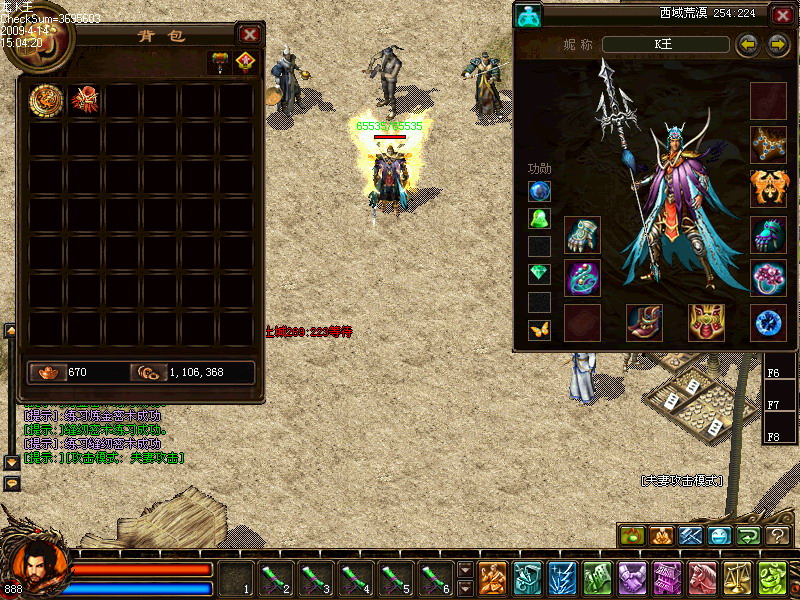Viewport: 800px width, 600px height.
Task: Click the hammer repair icon in the backpack
Action: point(218,62)
